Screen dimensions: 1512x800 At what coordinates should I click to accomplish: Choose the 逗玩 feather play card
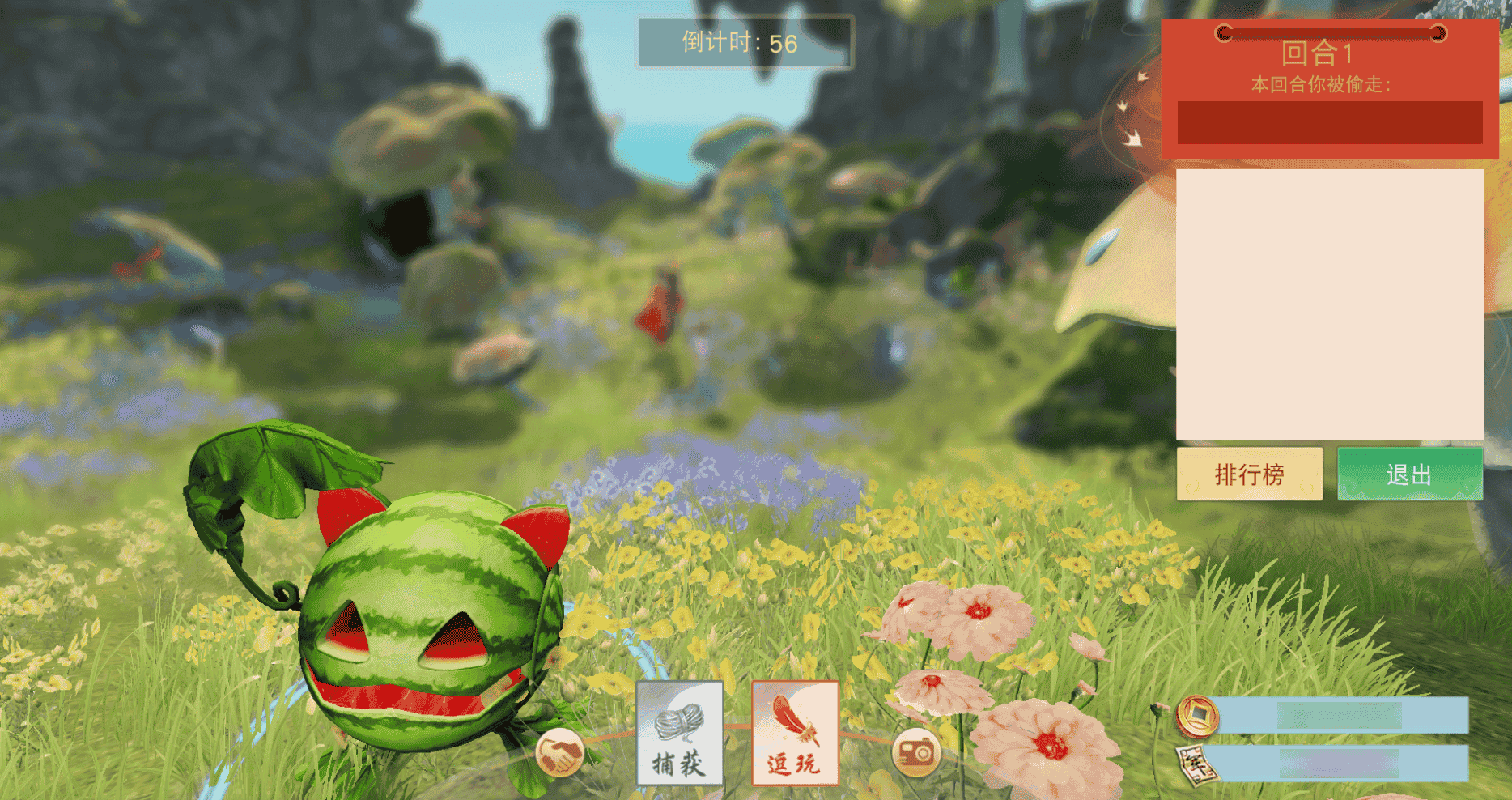pos(794,734)
